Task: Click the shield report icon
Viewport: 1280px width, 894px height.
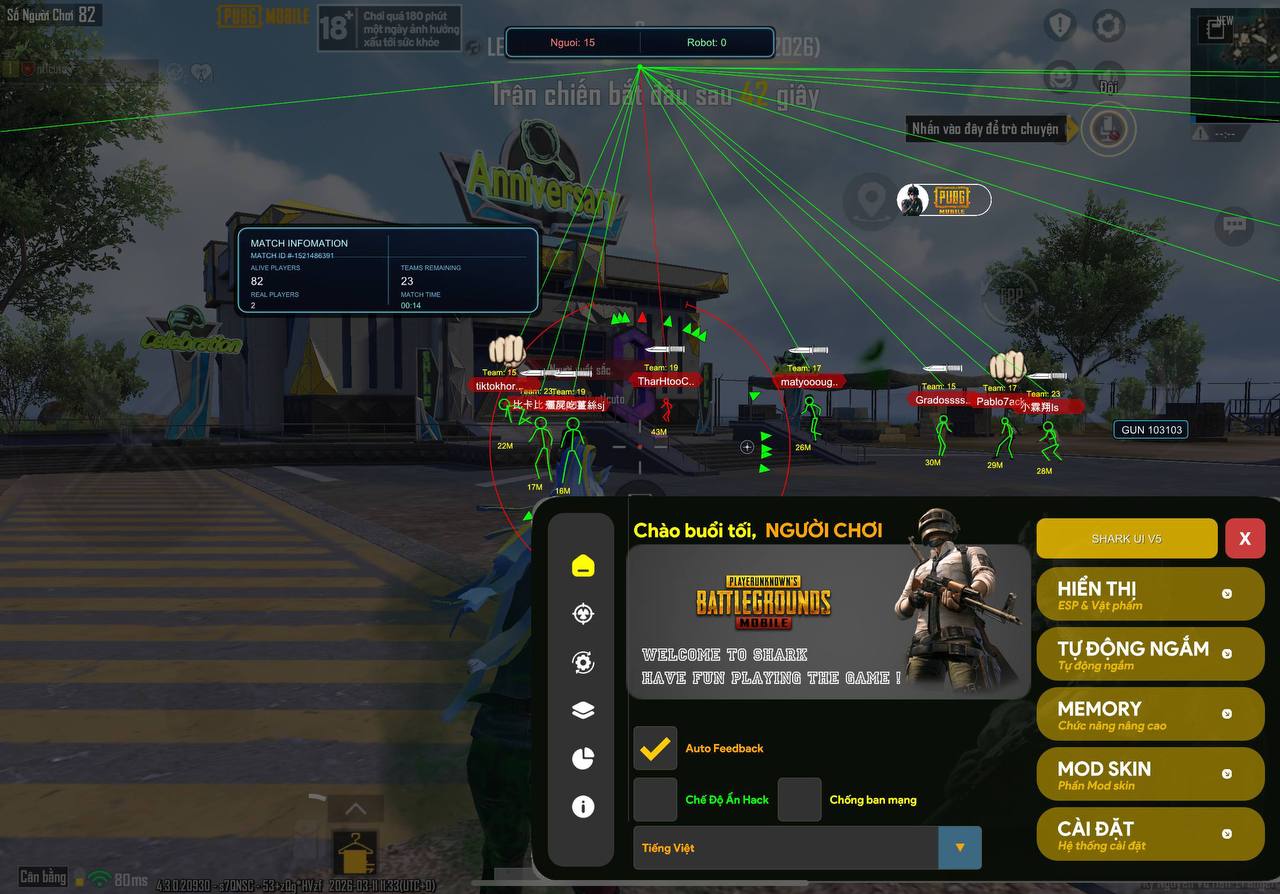Action: pyautogui.click(x=1060, y=26)
